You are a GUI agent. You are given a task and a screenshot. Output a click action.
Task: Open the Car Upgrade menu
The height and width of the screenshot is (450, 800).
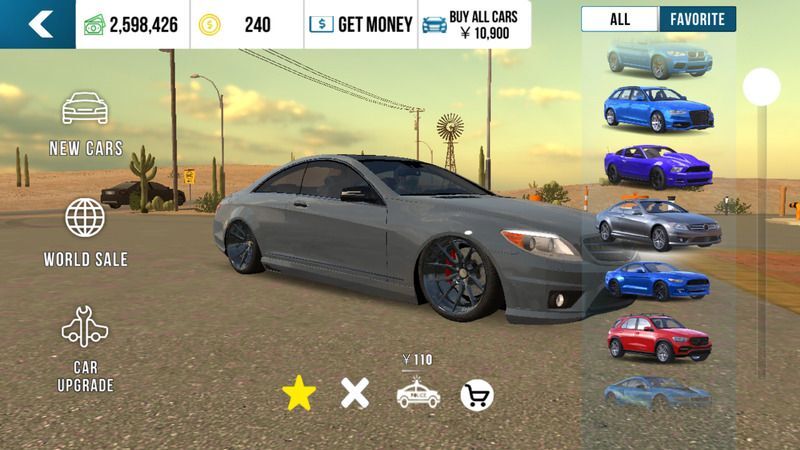85,349
